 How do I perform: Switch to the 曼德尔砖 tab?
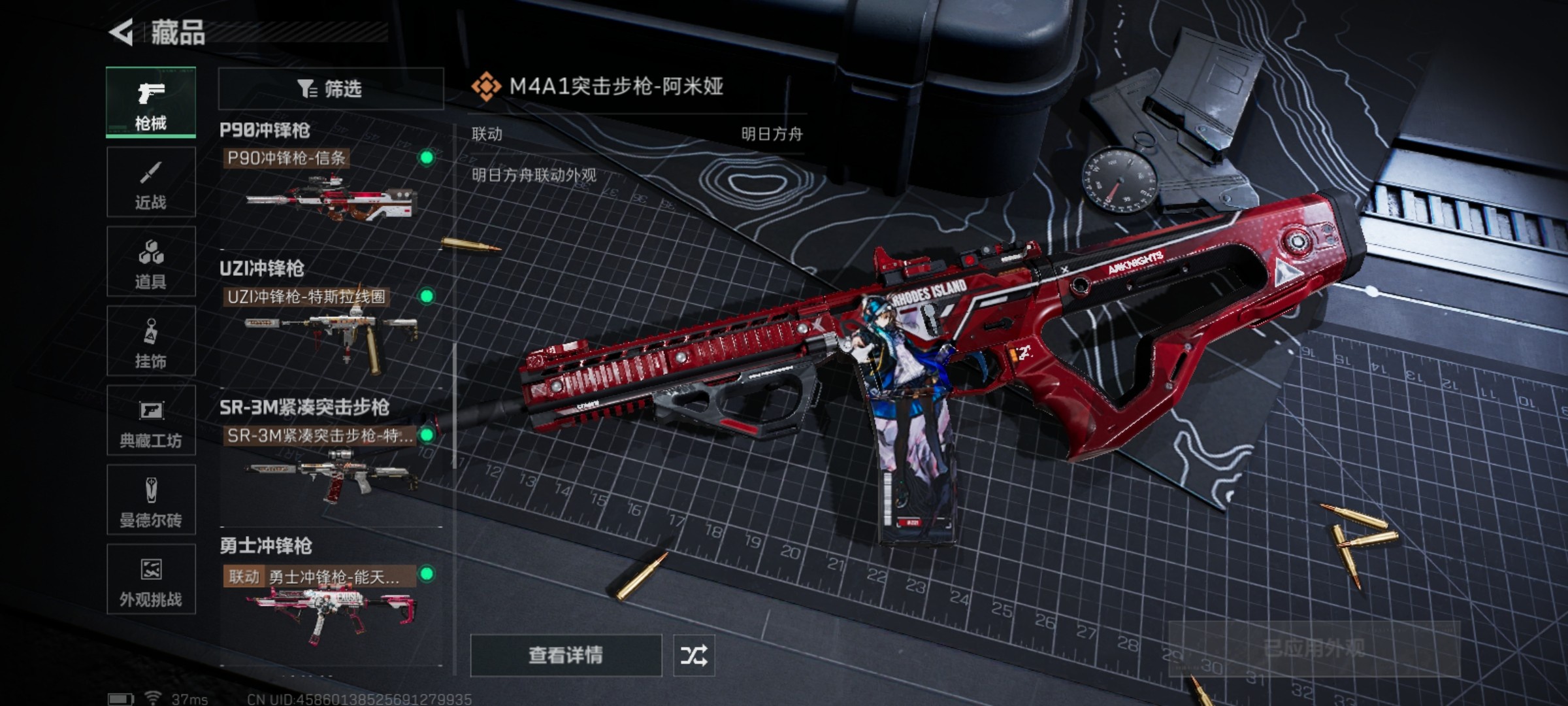pyautogui.click(x=151, y=500)
